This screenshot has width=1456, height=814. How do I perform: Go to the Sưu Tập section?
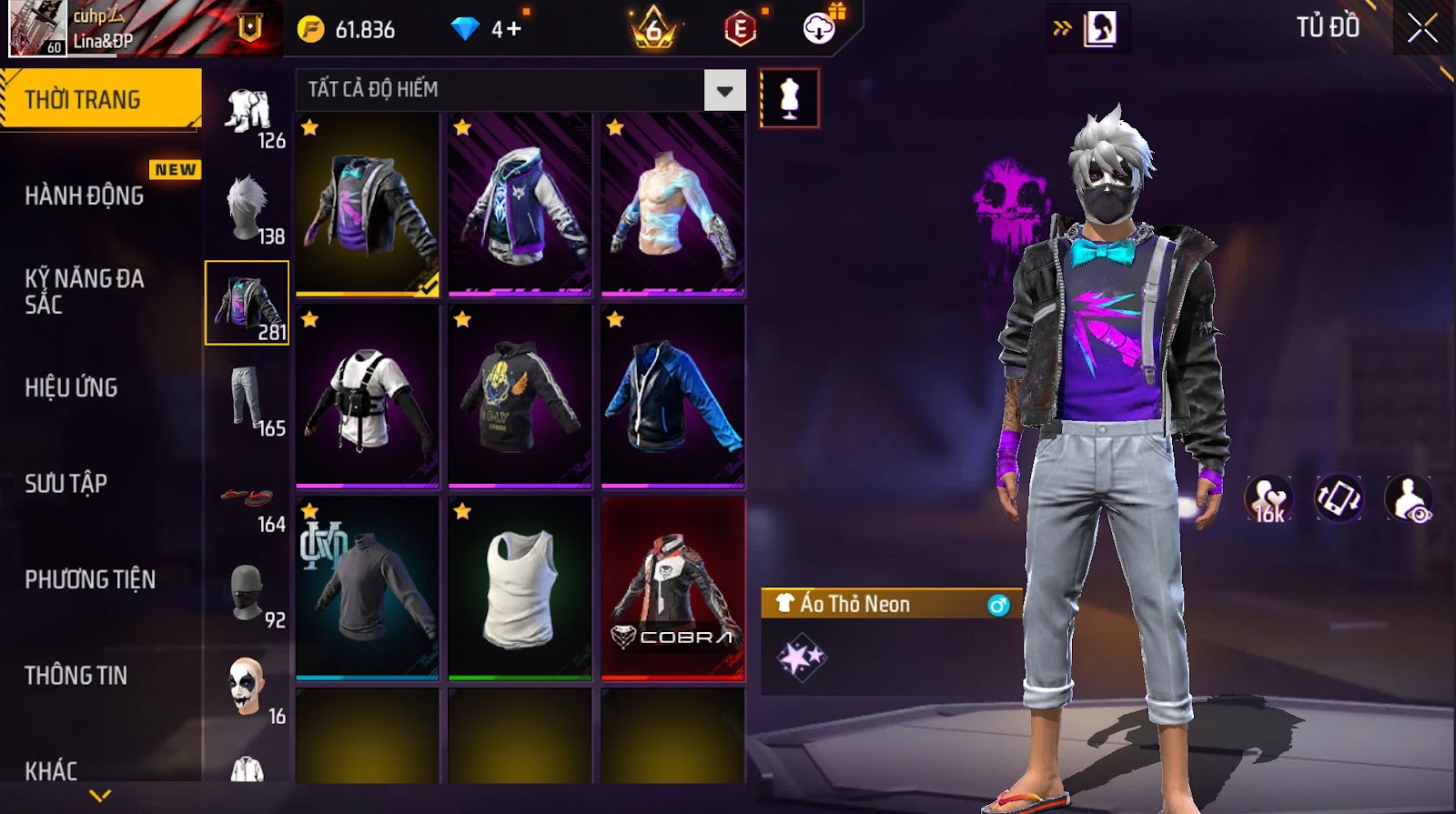coord(66,483)
